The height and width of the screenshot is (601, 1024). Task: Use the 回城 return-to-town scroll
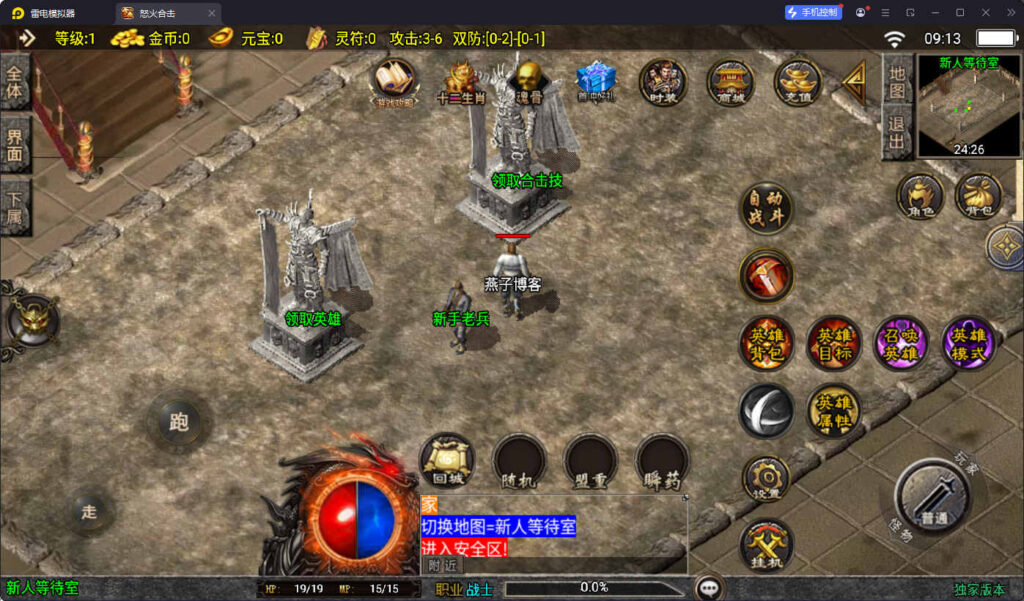pos(446,460)
